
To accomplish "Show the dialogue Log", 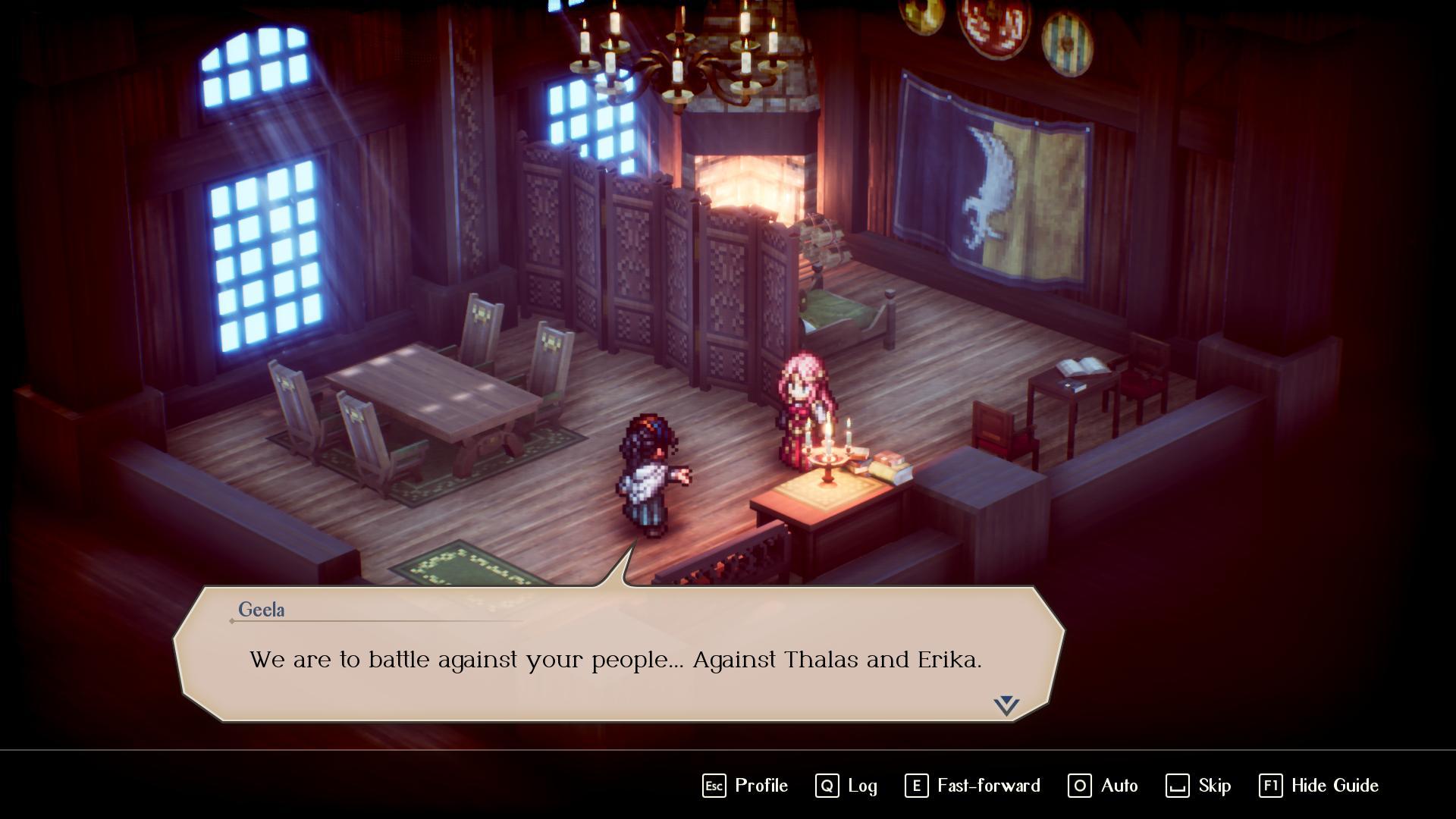I will click(846, 786).
